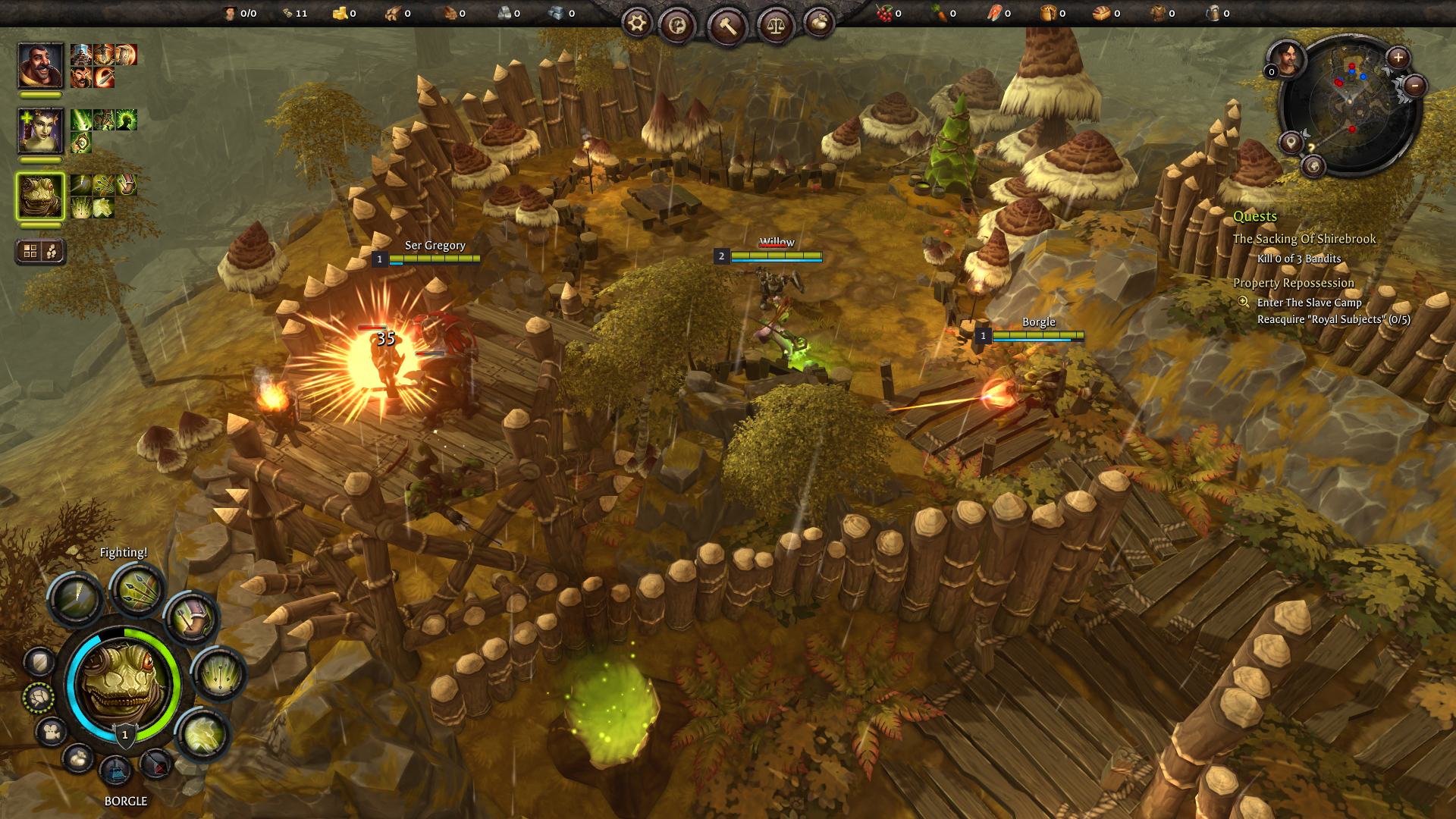Select Ser Gregory's mustached portrait
This screenshot has width=1456, height=819.
click(x=40, y=66)
